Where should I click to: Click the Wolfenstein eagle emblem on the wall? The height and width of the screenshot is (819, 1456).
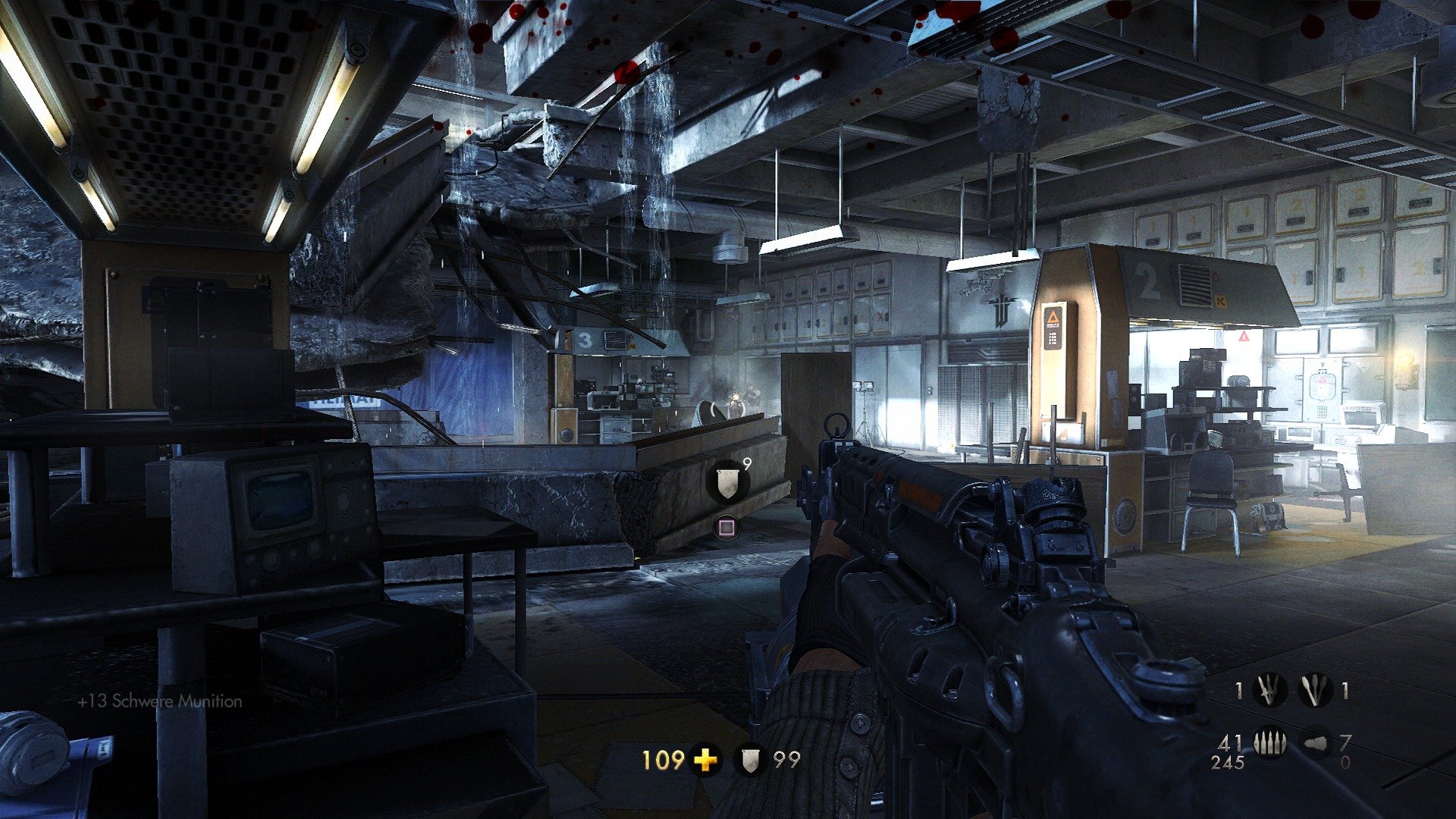click(1003, 309)
